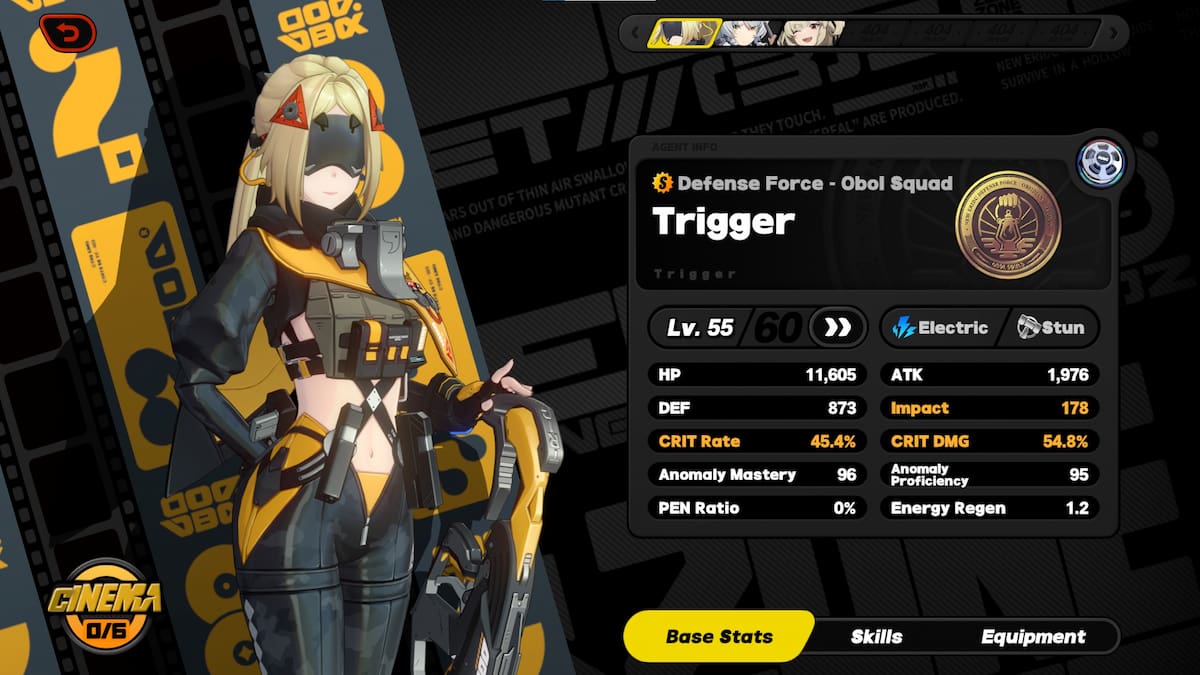
Task: Inspect the Electric attribute tag
Action: point(940,327)
